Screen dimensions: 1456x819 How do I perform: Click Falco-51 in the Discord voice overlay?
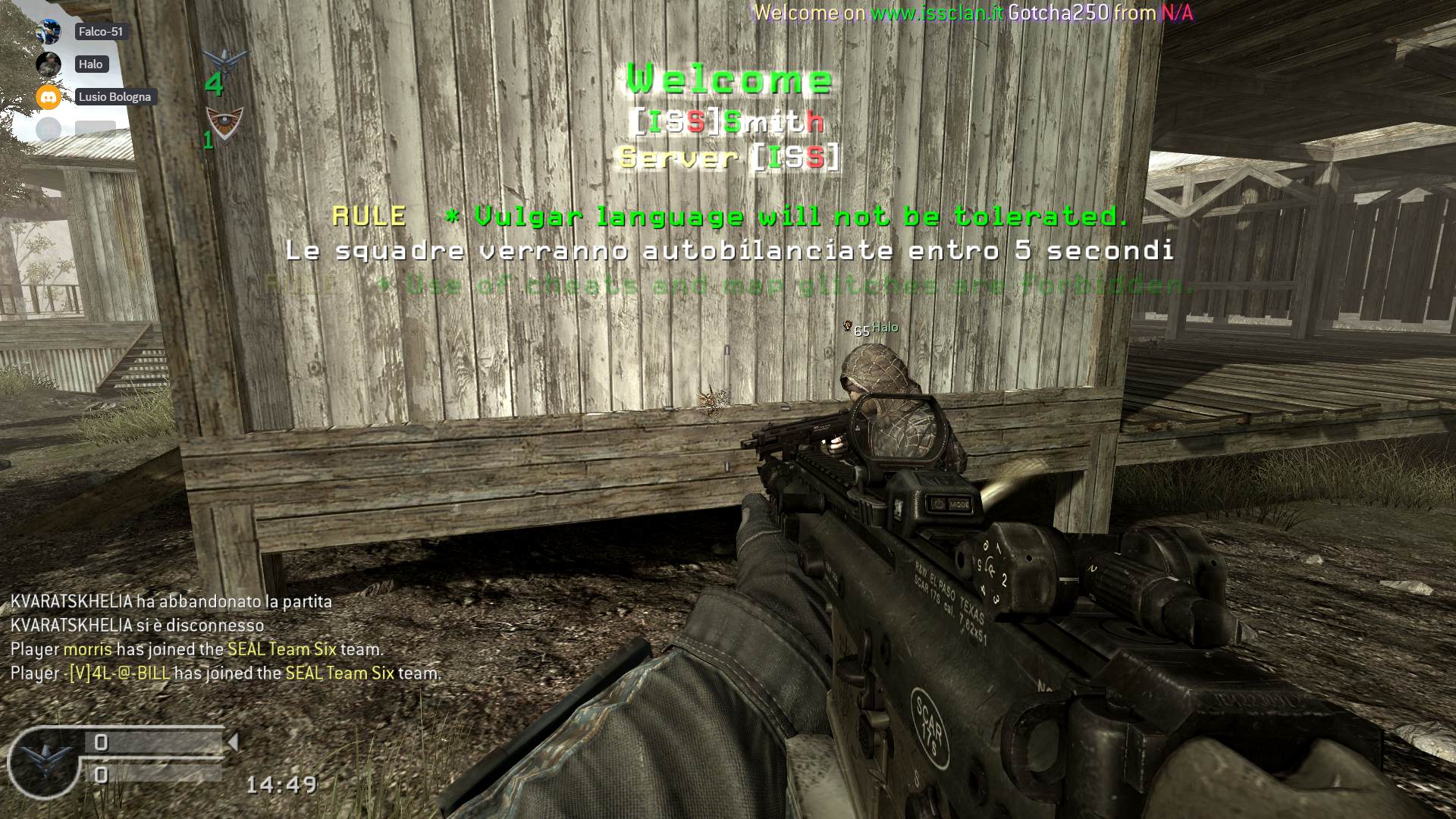pyautogui.click(x=100, y=32)
